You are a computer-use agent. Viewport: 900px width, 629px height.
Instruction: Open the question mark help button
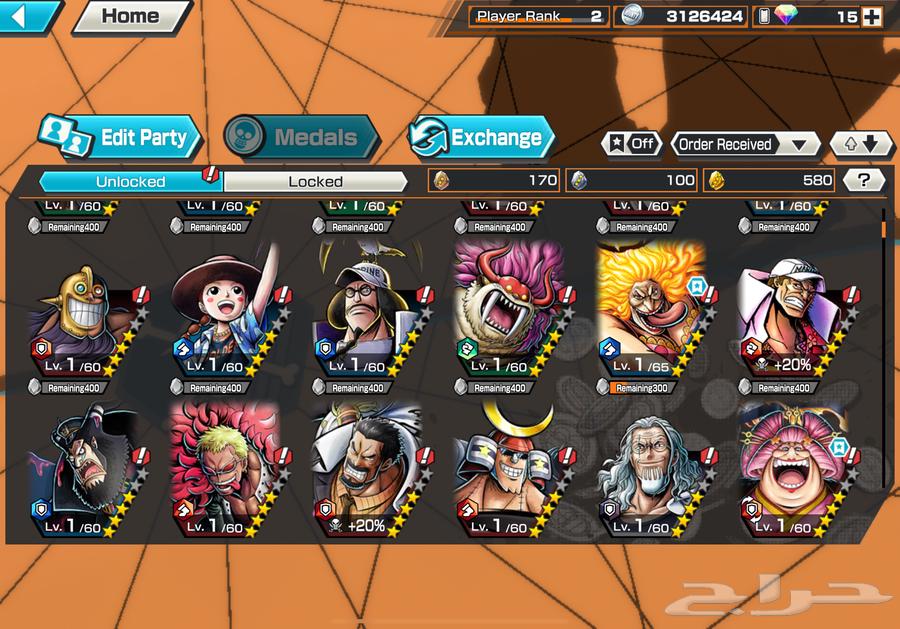[x=864, y=180]
